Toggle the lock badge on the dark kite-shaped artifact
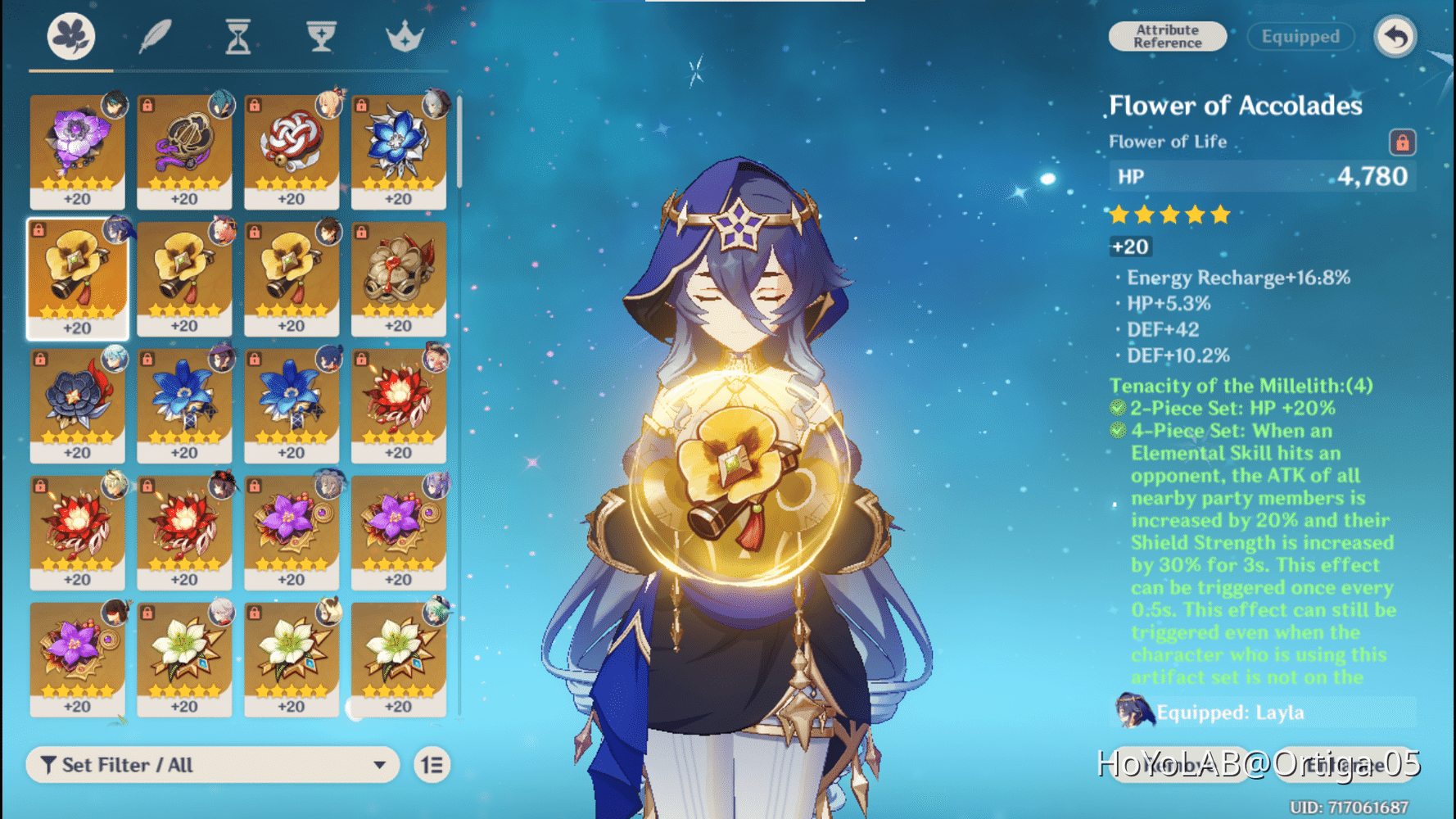Image resolution: width=1456 pixels, height=819 pixels. pos(147,106)
